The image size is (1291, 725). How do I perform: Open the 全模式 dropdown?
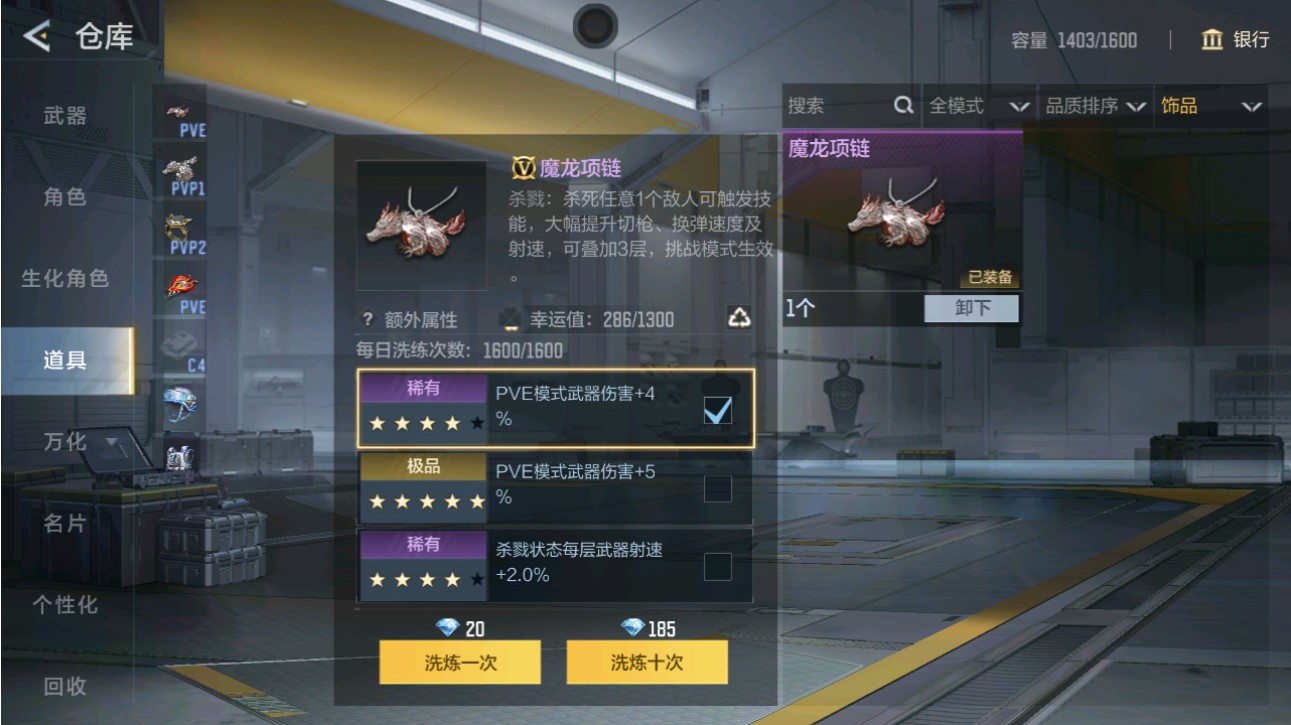point(977,106)
